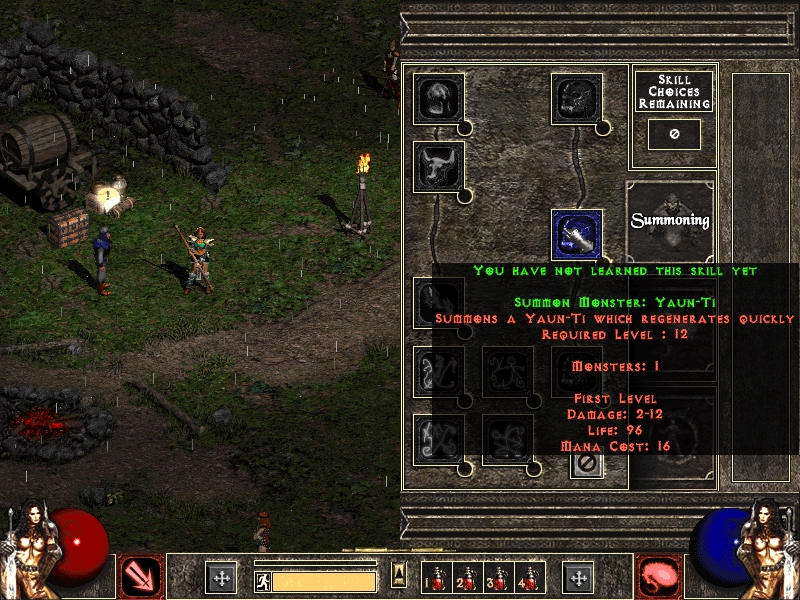This screenshot has height=600, width=800.
Task: Use the potion in belt slot 4
Action: click(528, 578)
